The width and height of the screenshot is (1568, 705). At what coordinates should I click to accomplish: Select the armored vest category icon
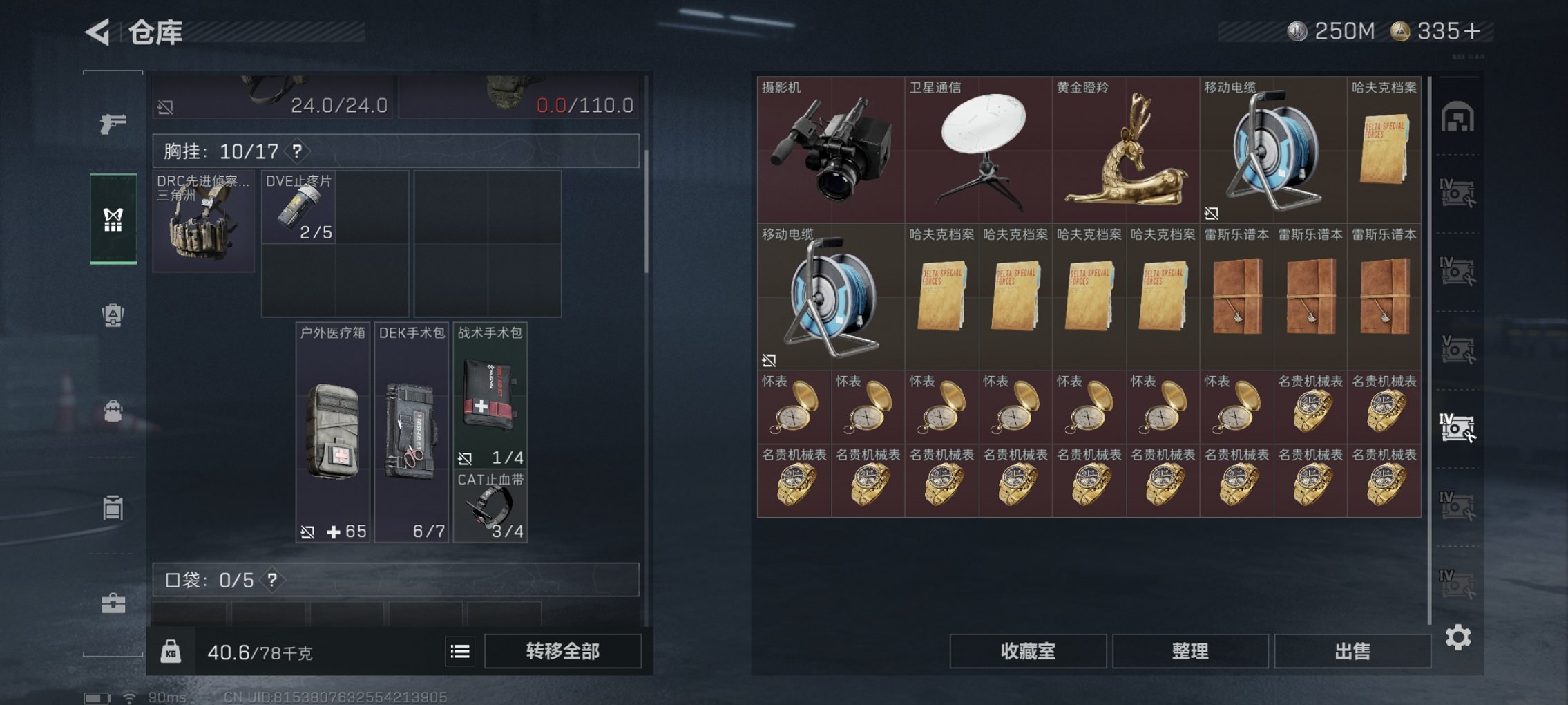[113, 316]
